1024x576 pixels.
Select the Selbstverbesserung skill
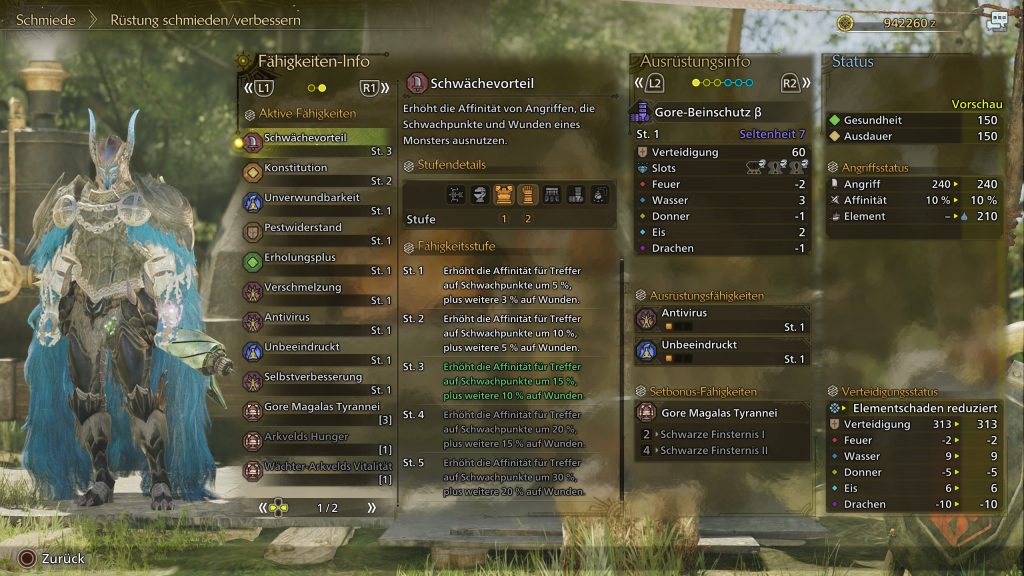coord(317,383)
